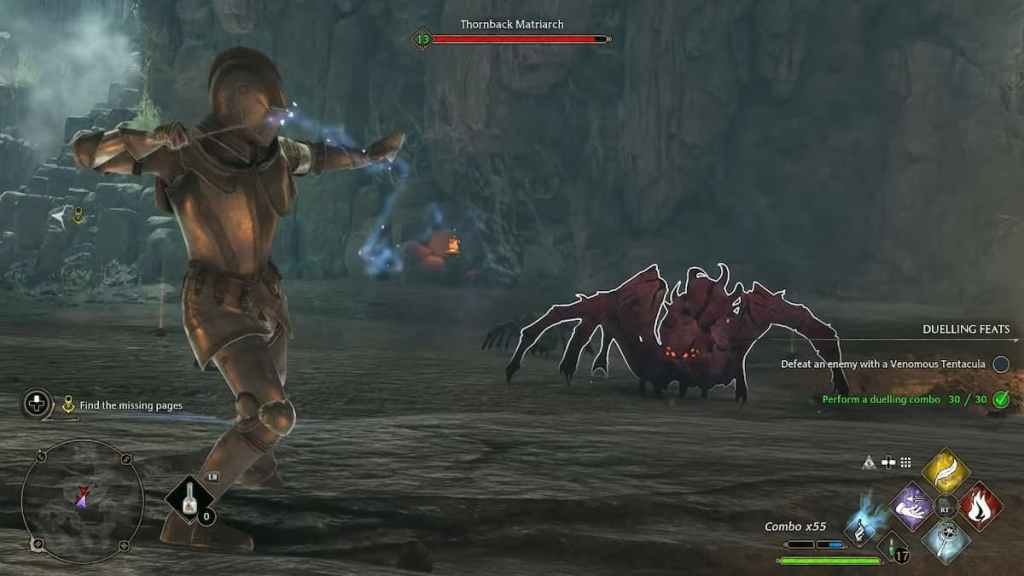
Task: Open the circular minimap
Action: (x=82, y=499)
